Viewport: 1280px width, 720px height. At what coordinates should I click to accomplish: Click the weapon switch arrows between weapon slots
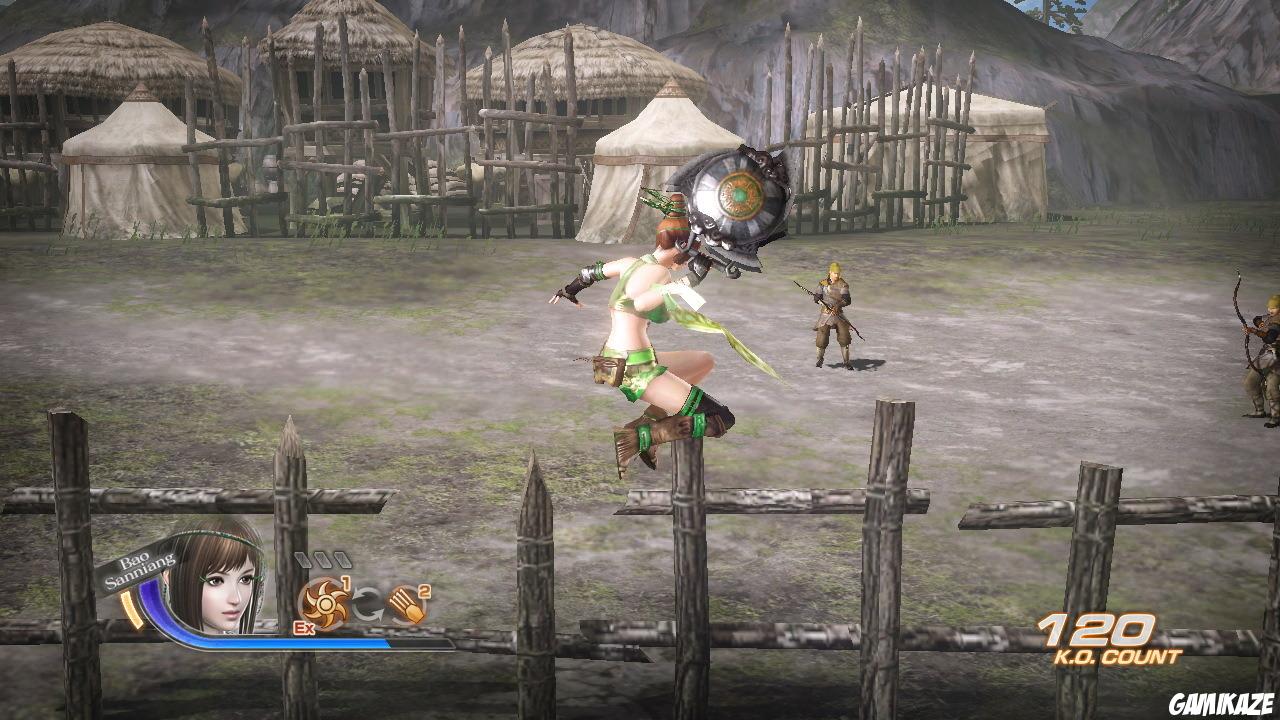tap(367, 601)
